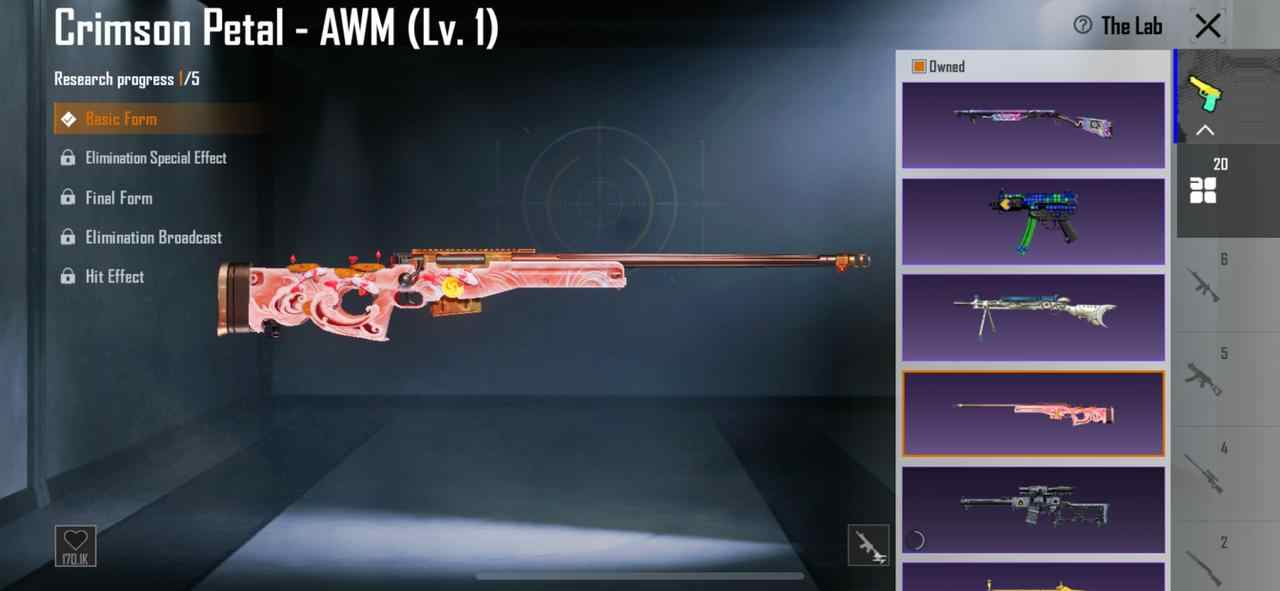
Task: Toggle the Owned filter checkbox
Action: (919, 66)
